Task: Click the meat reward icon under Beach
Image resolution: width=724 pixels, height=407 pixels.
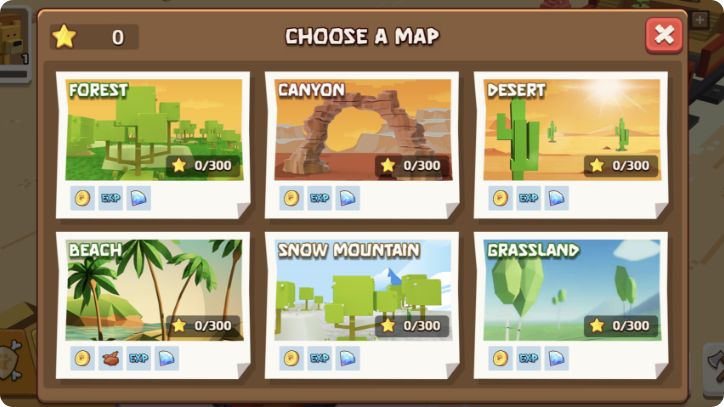Action: [111, 358]
